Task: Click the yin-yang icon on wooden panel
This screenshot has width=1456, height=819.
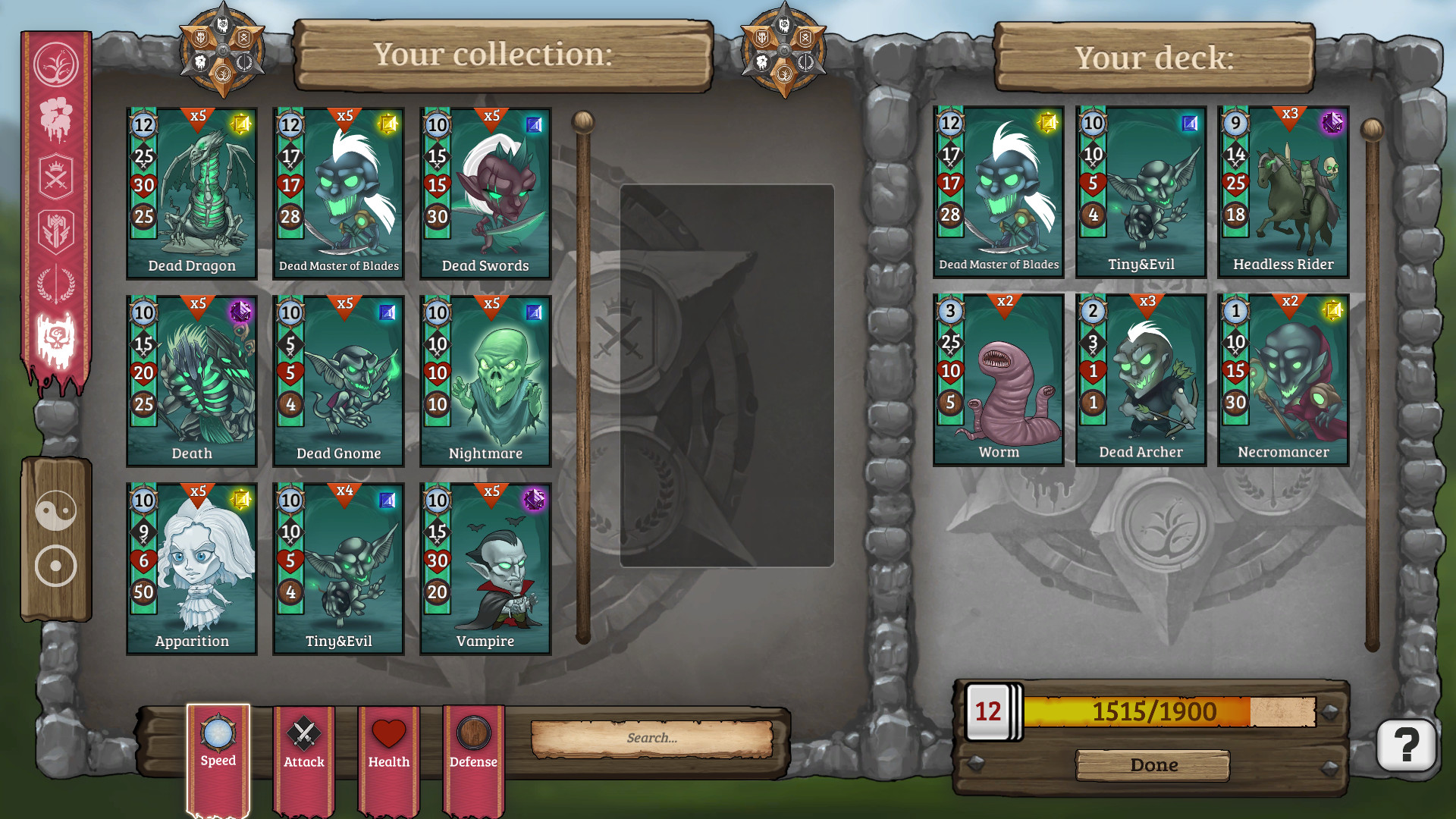Action: point(57,510)
